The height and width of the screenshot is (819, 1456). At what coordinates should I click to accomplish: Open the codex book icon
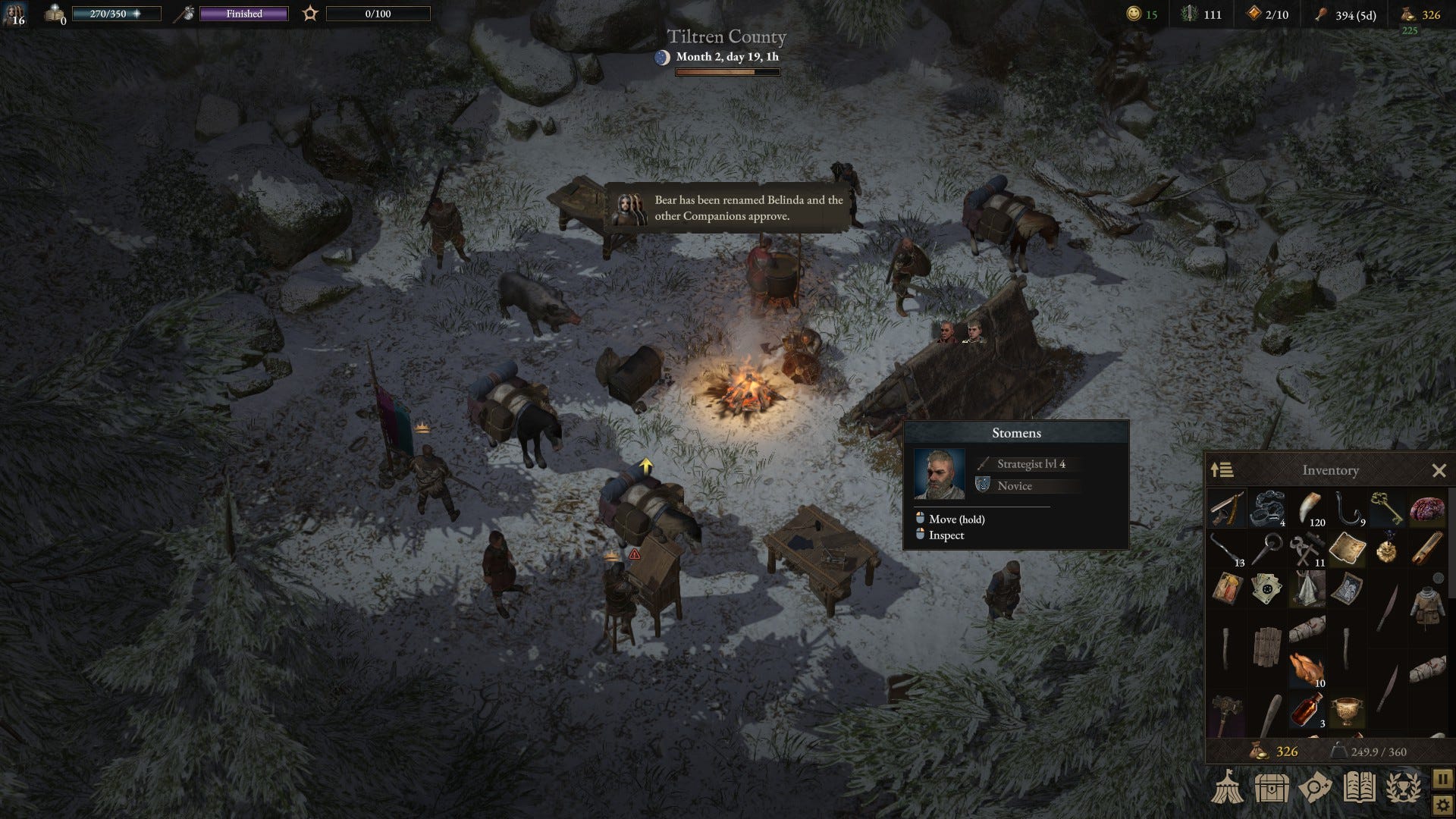click(1360, 789)
